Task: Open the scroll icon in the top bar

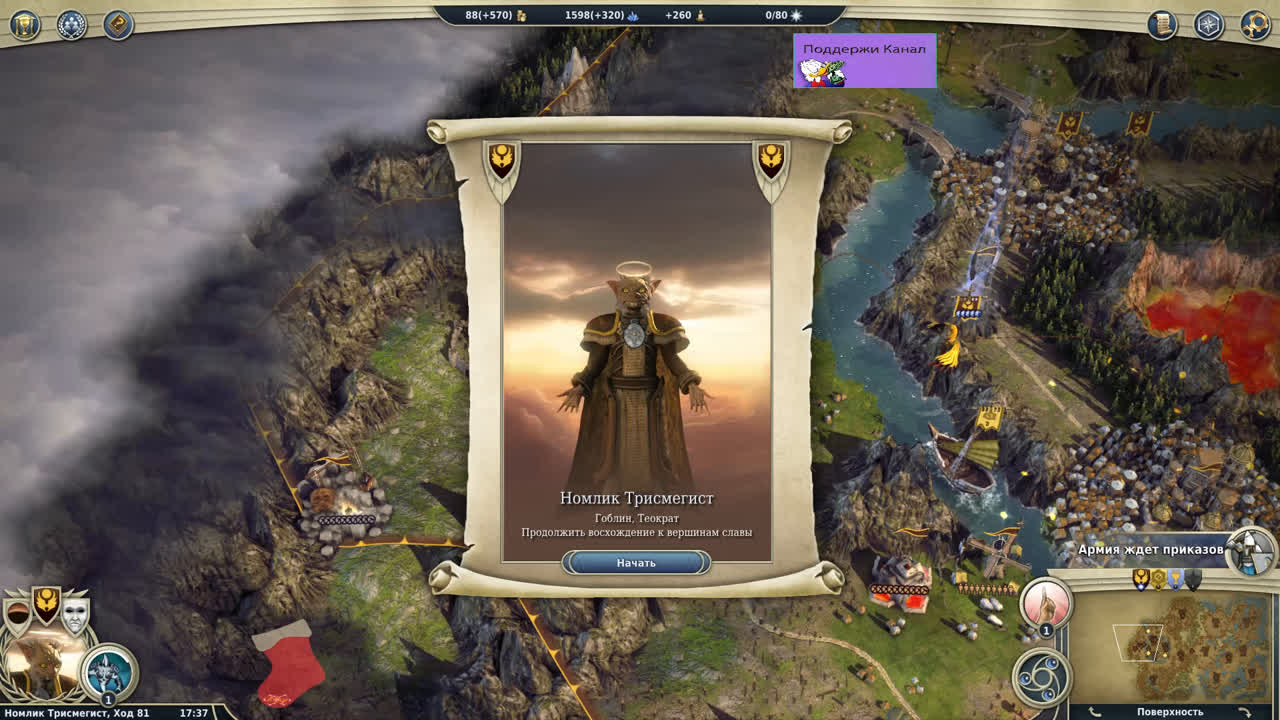Action: click(x=1162, y=25)
